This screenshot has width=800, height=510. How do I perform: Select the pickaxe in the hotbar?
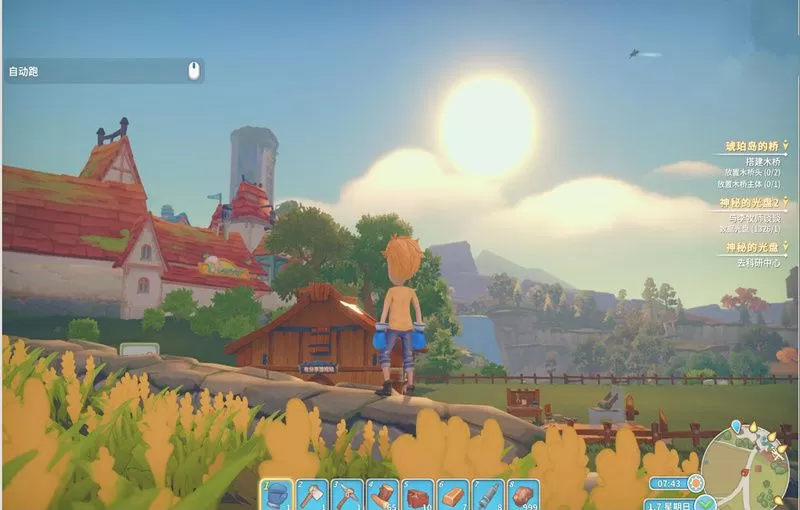tap(347, 495)
